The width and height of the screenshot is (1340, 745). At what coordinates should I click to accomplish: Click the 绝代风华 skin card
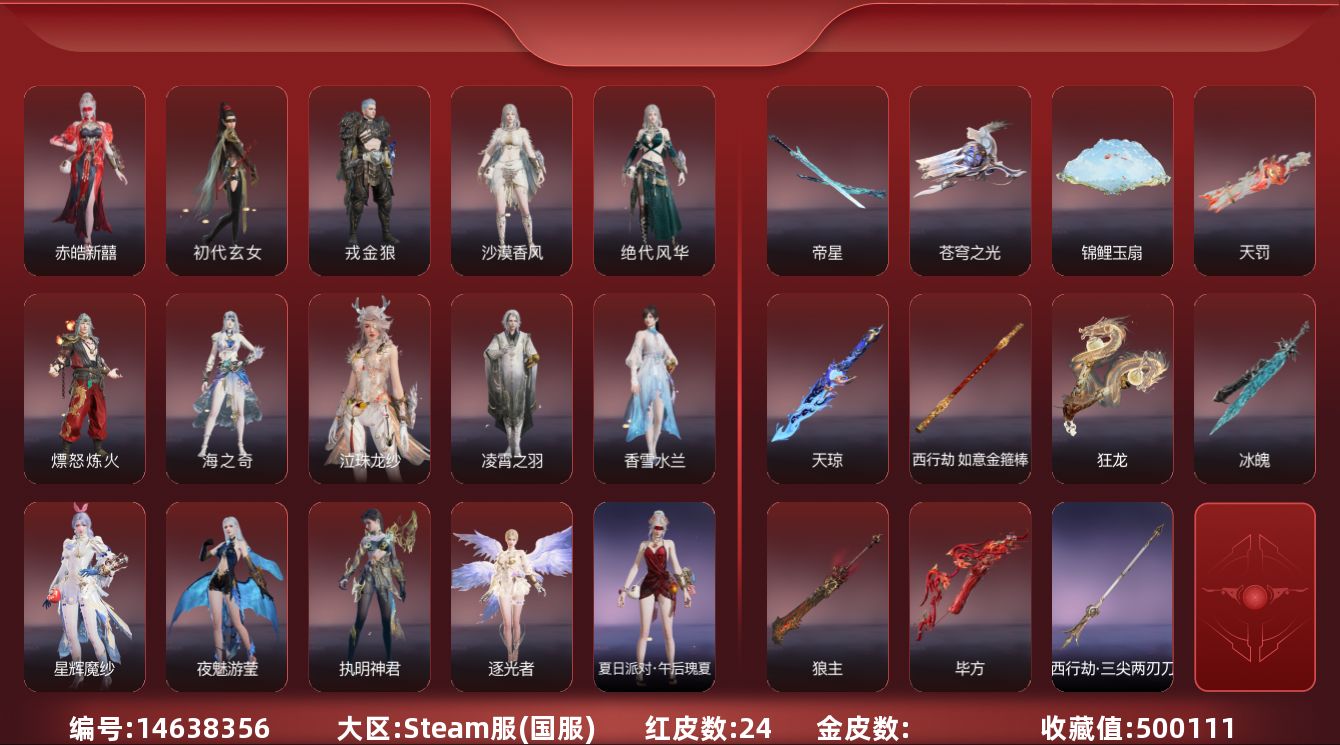tap(654, 181)
